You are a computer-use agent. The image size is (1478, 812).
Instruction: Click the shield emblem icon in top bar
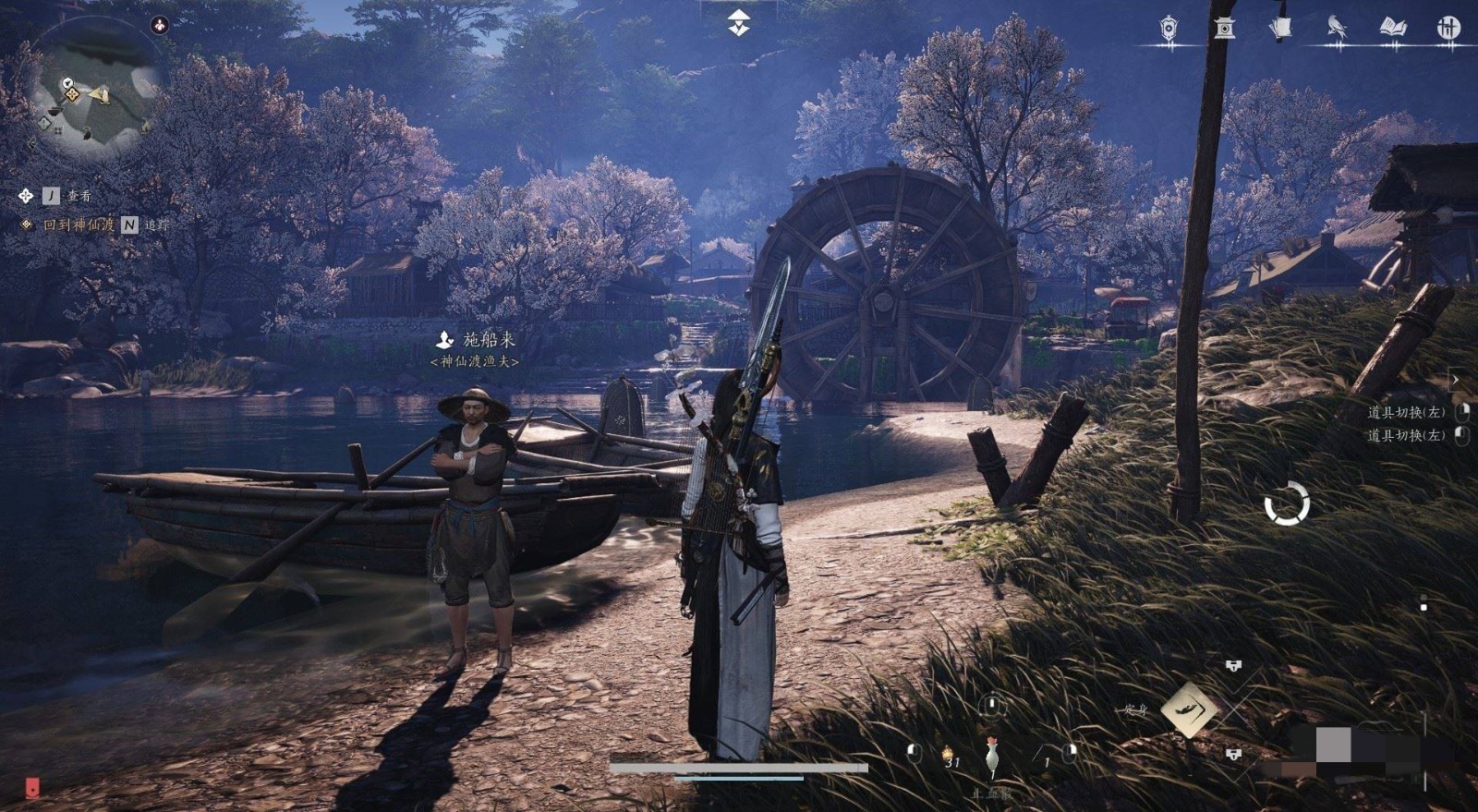[x=1169, y=29]
